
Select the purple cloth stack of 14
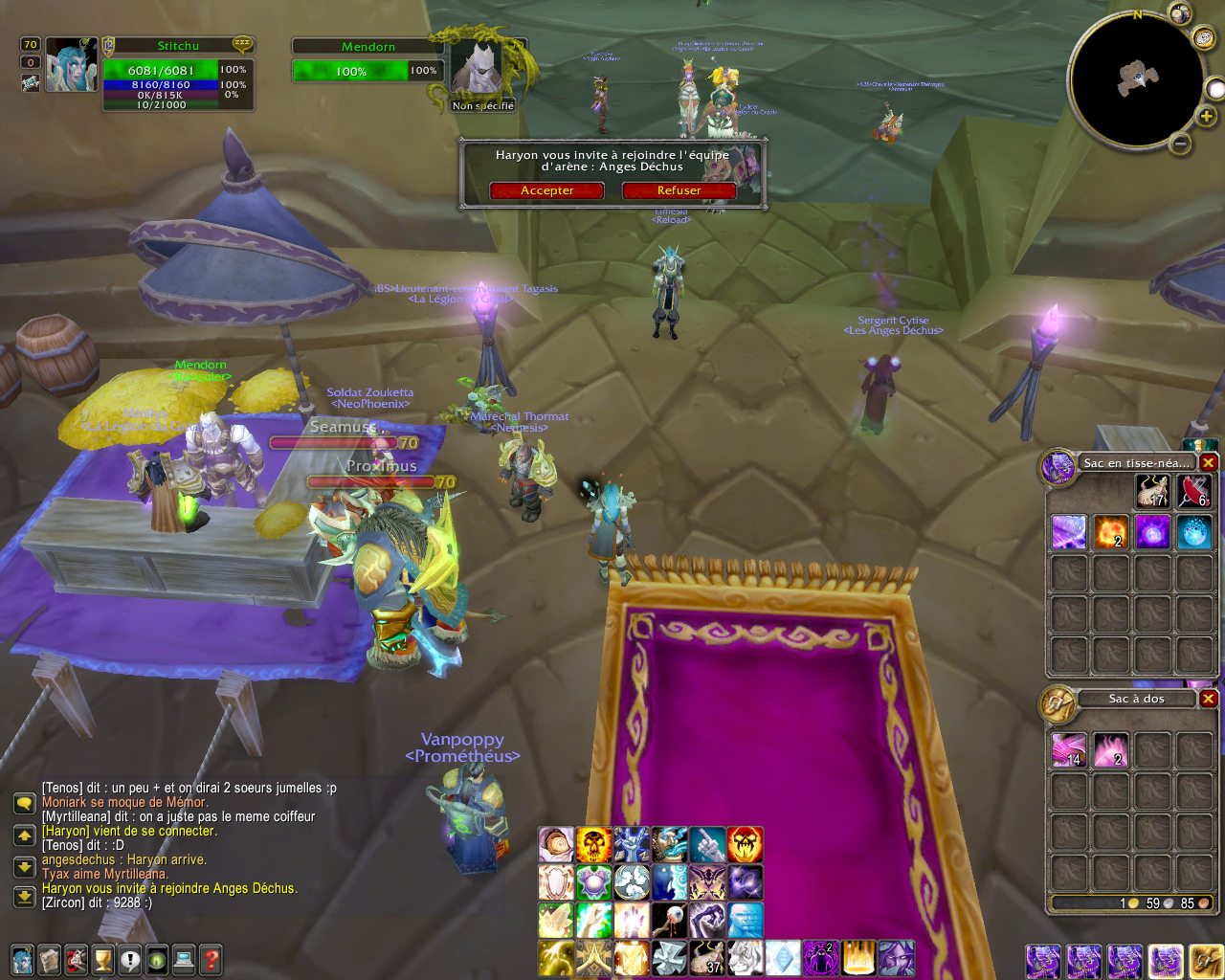pyautogui.click(x=1069, y=750)
